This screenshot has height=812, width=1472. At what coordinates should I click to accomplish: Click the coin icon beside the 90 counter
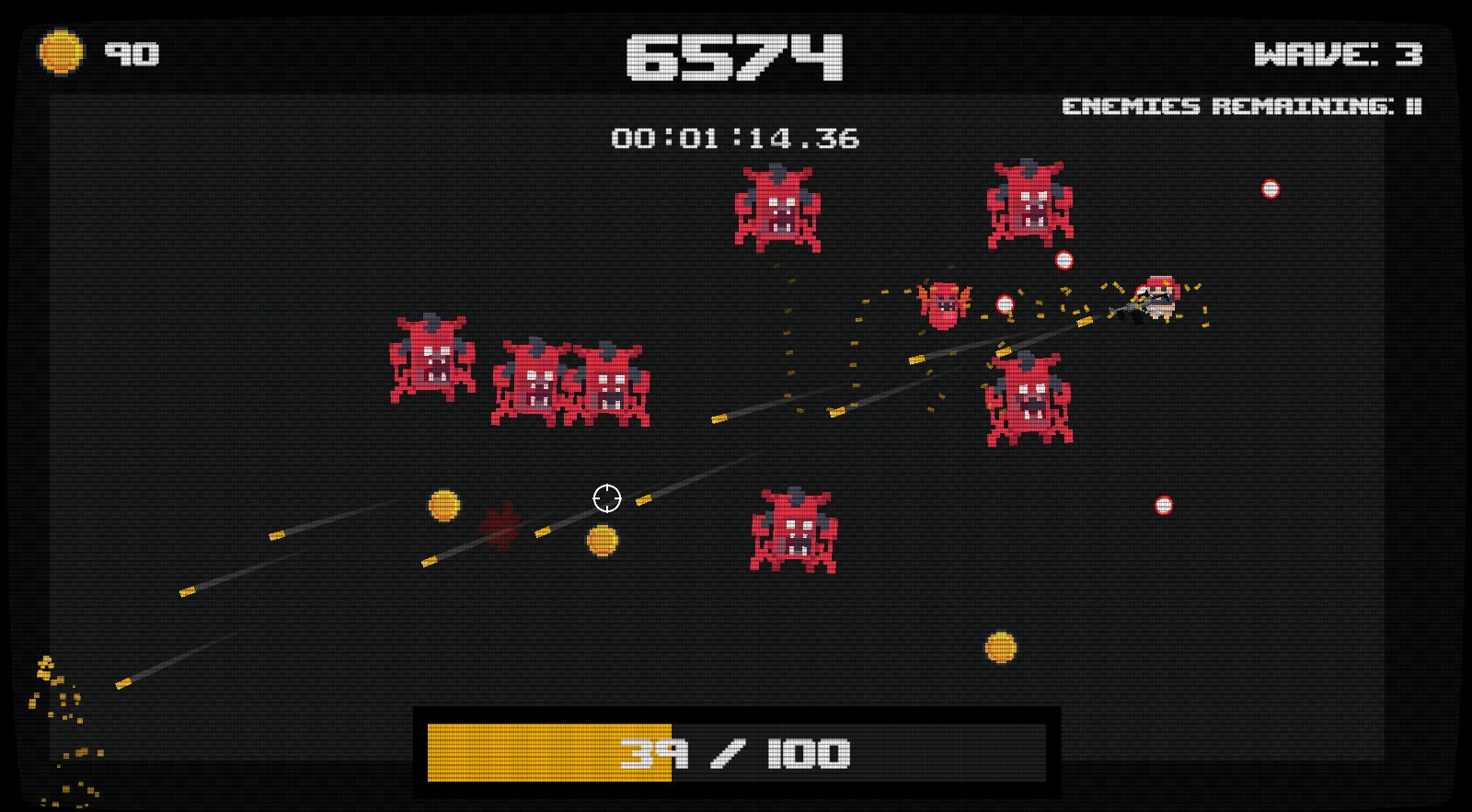click(x=63, y=51)
